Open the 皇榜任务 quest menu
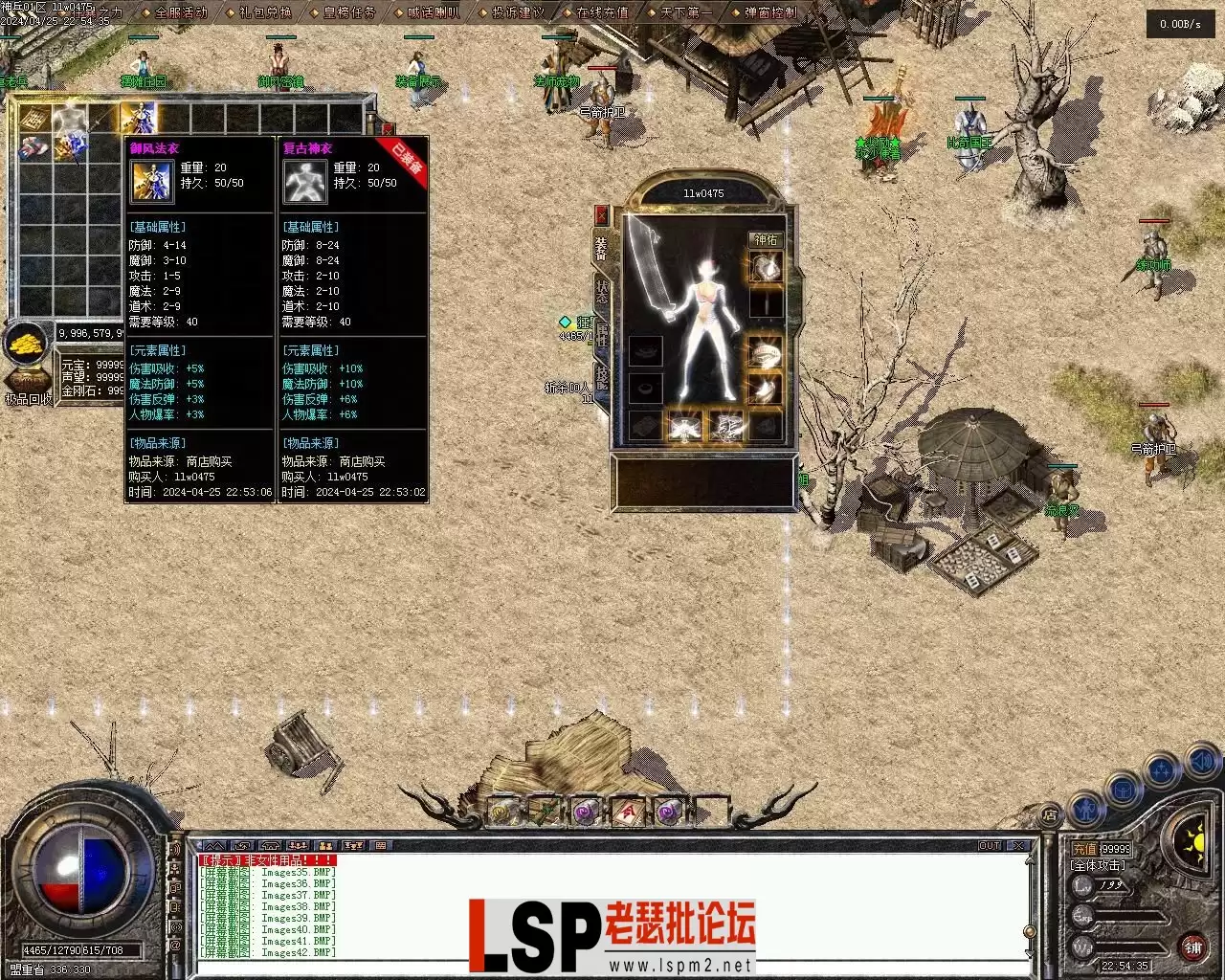Screen dimensions: 1225x980 coord(349,12)
